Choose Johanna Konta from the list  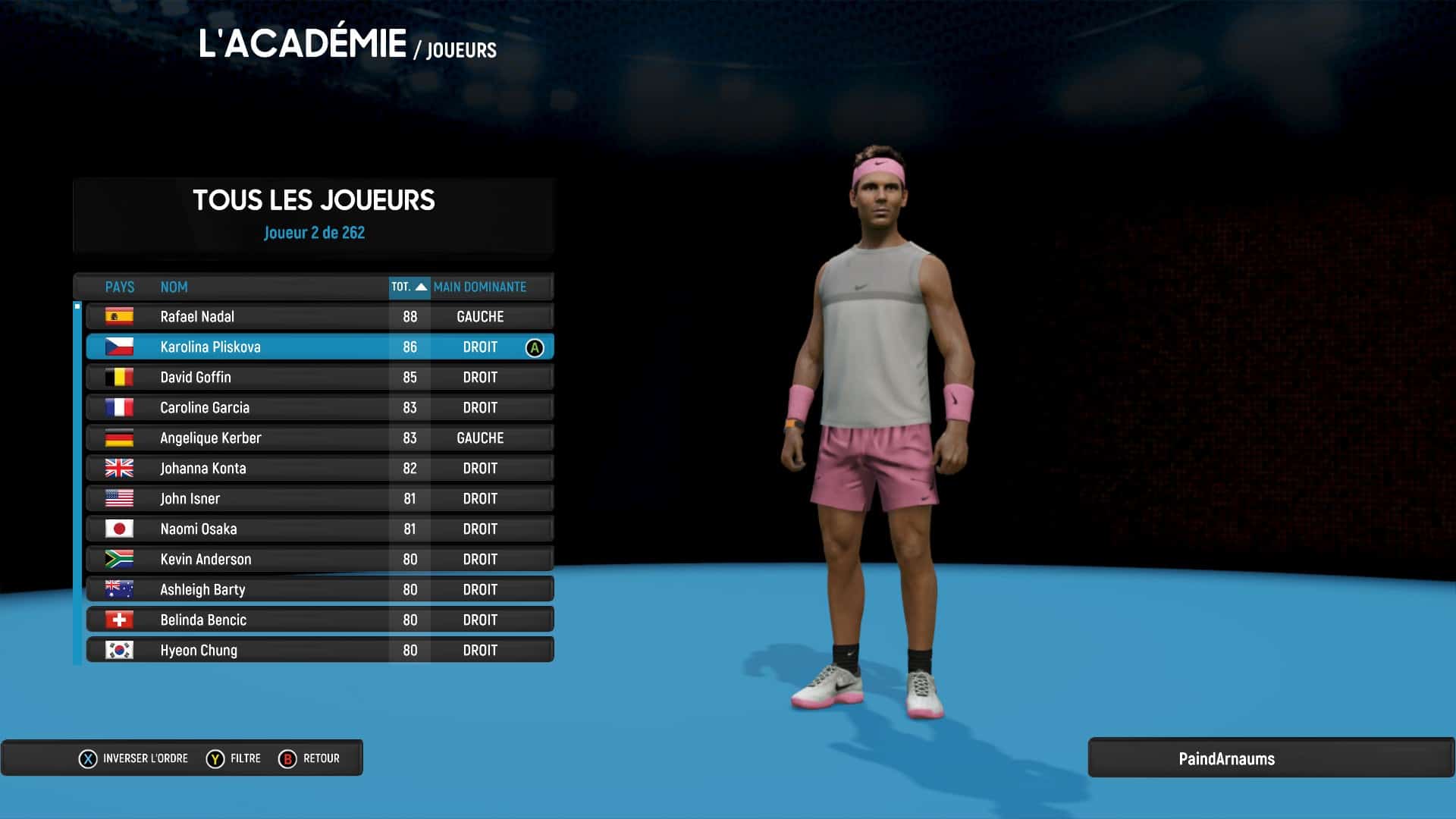[x=319, y=468]
